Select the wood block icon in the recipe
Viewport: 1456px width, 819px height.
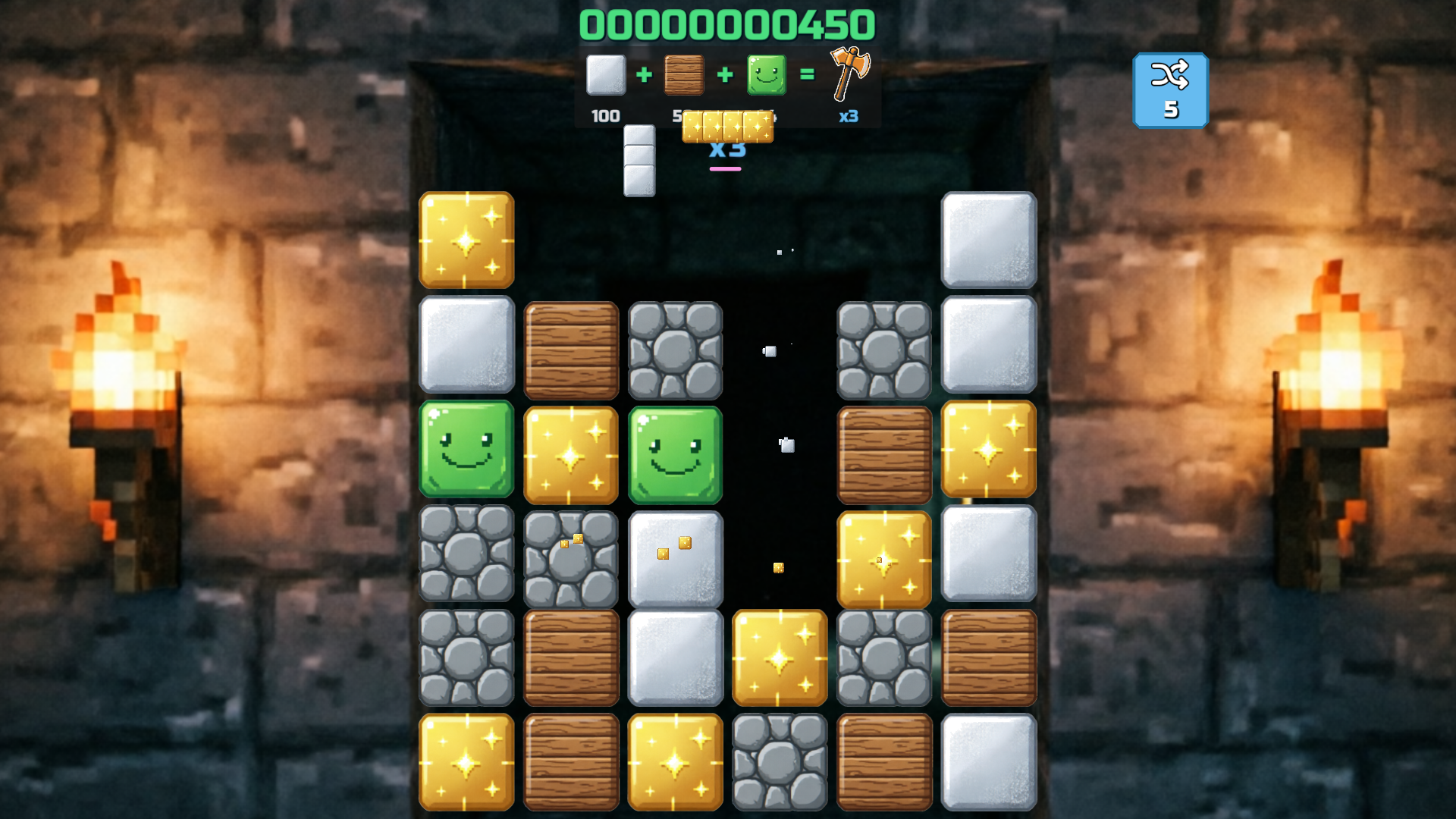point(684,76)
